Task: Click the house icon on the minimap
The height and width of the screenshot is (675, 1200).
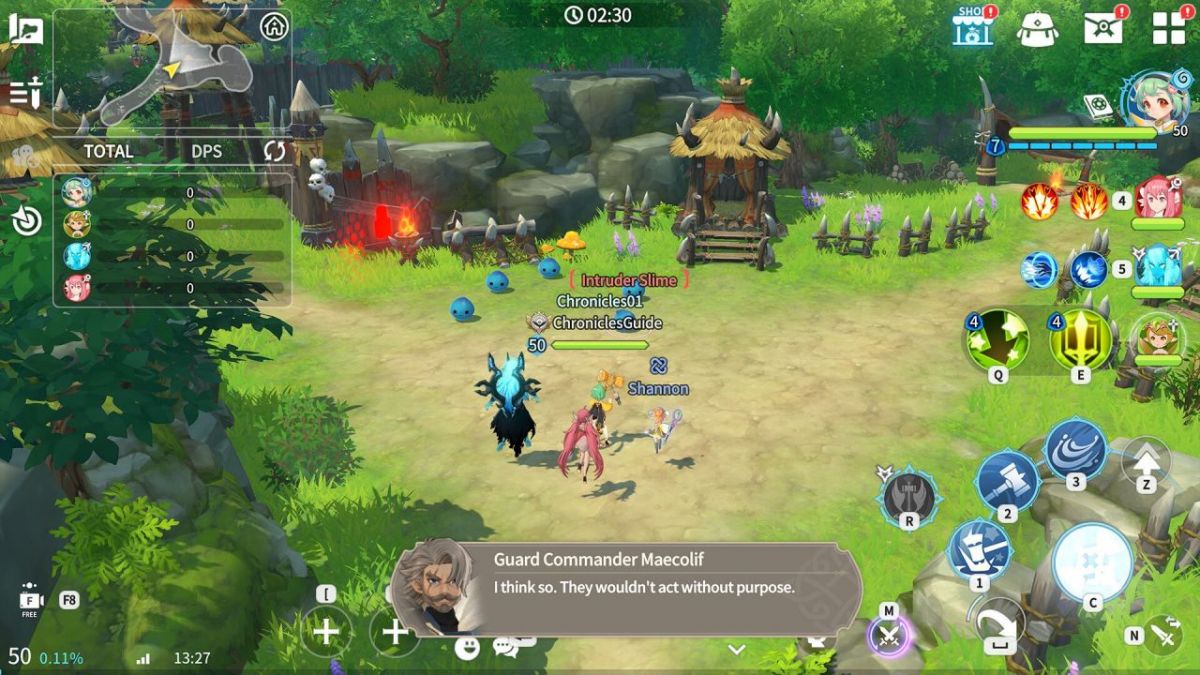Action: pyautogui.click(x=274, y=27)
